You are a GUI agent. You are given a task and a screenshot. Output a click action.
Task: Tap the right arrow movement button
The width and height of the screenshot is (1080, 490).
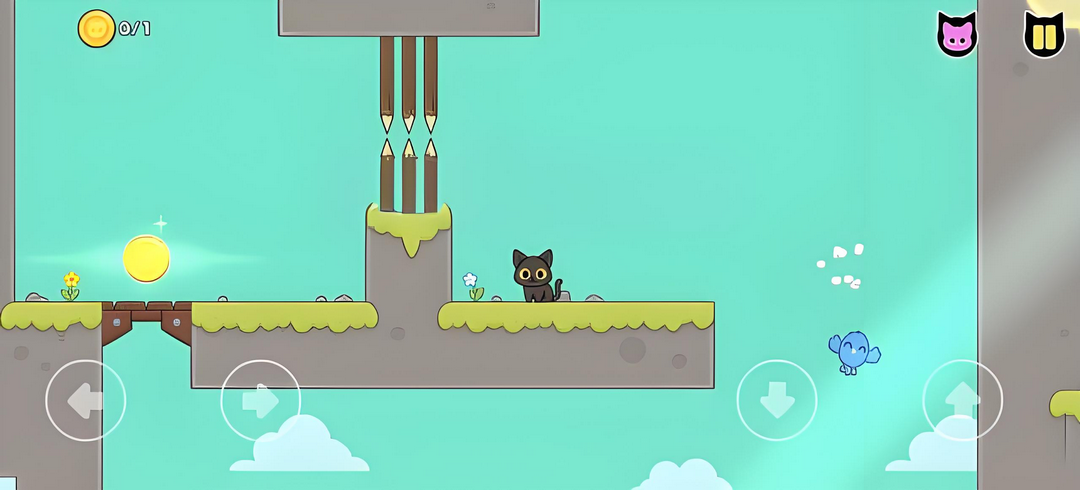[260, 400]
